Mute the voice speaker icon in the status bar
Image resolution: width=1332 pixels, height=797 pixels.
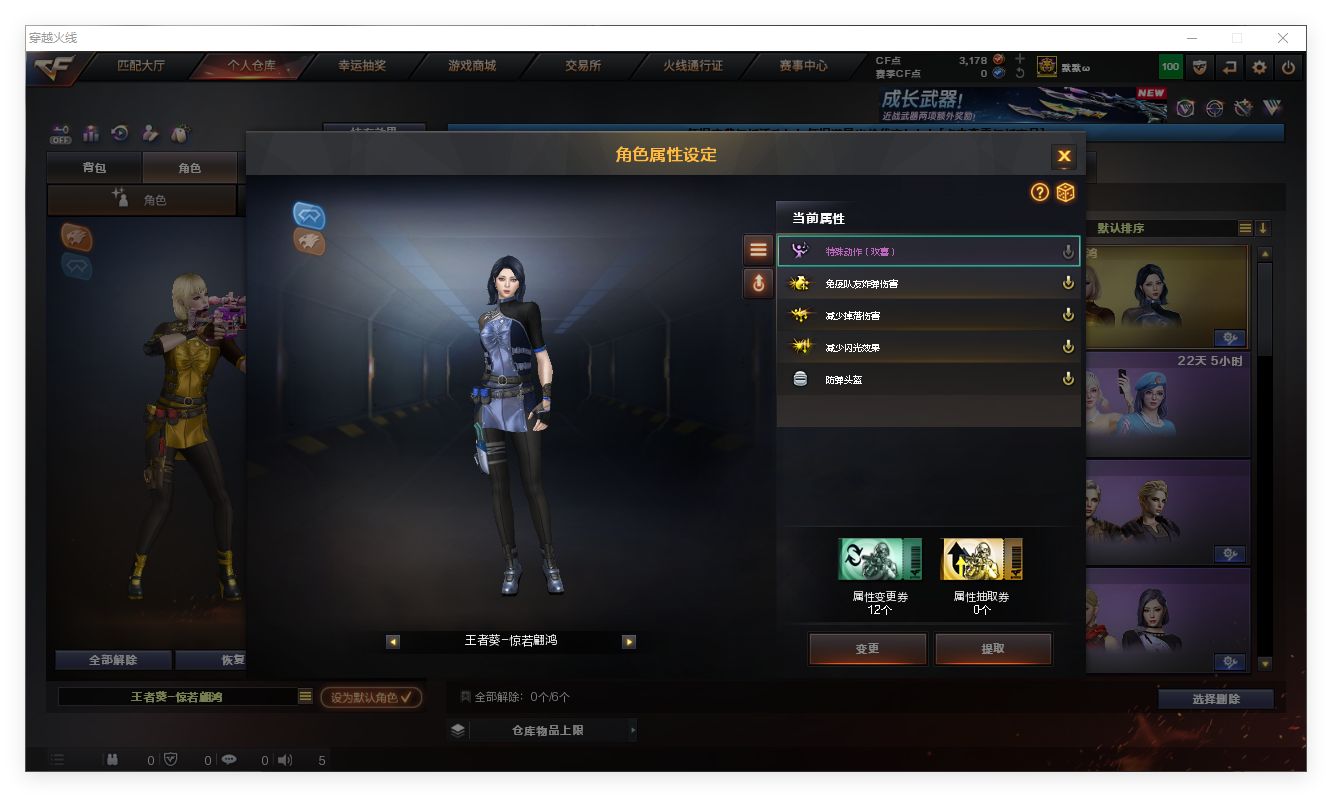[285, 760]
